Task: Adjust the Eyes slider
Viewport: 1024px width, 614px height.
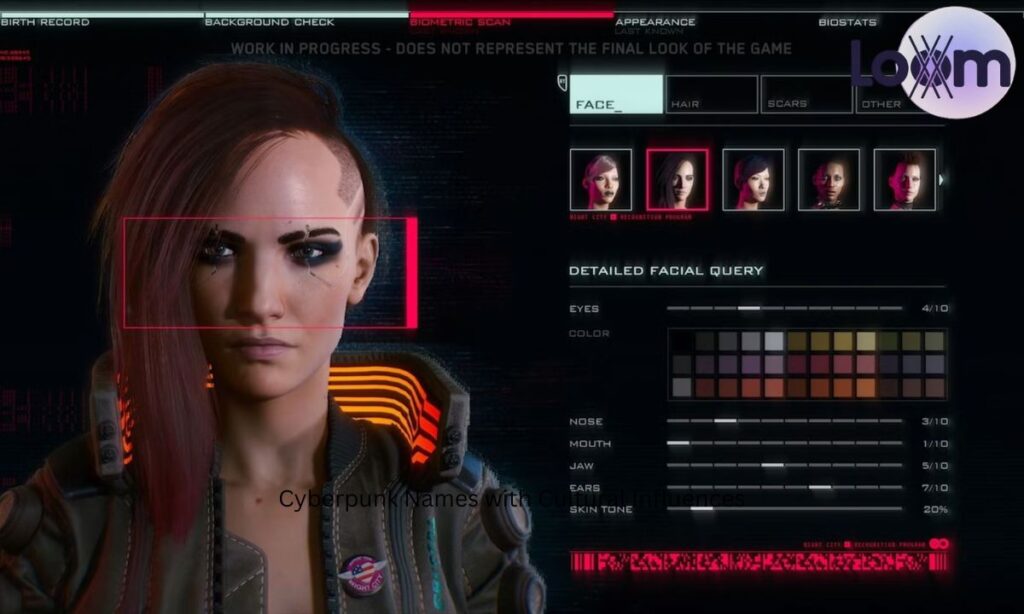Action: coord(749,308)
